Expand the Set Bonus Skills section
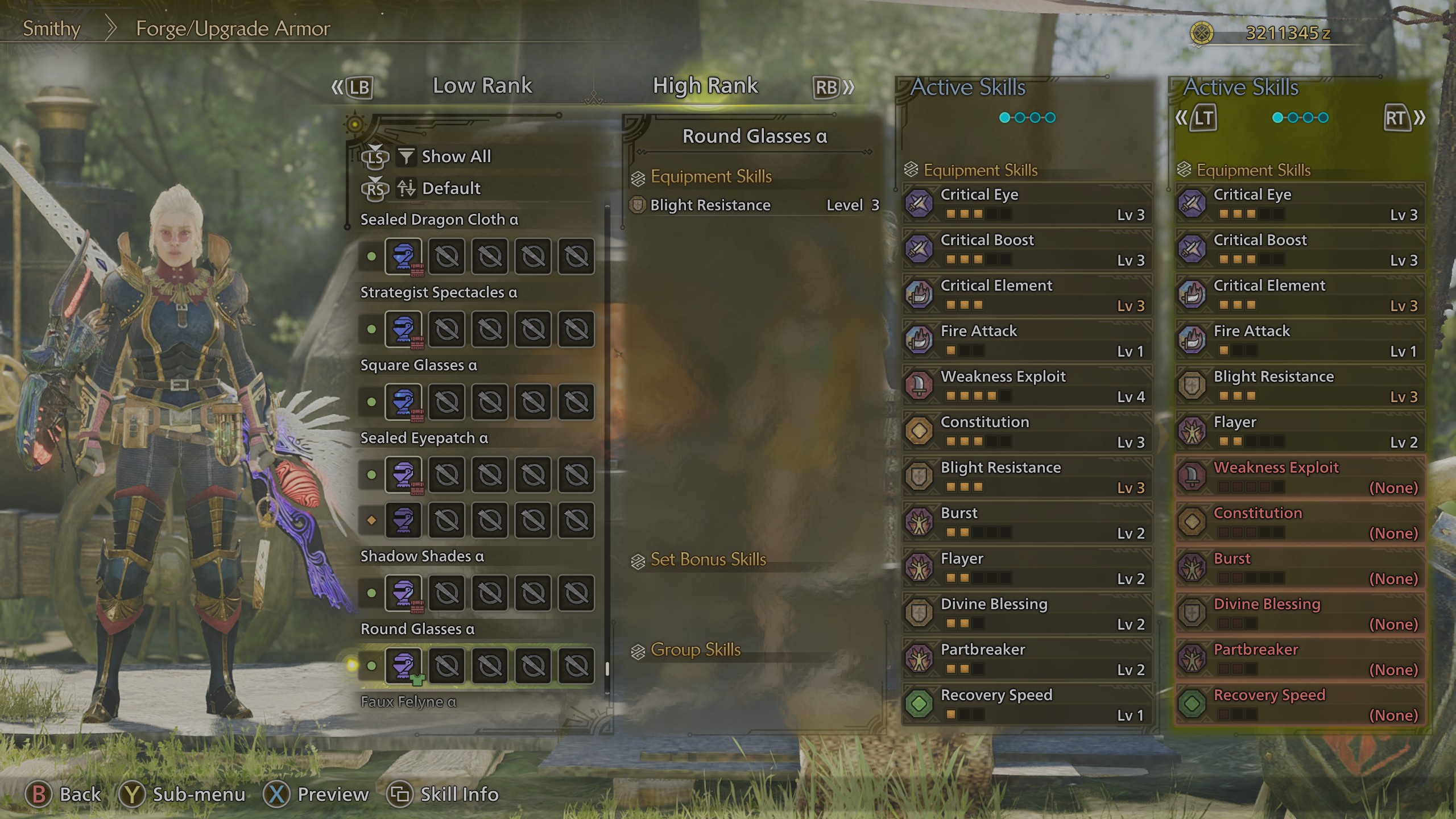The image size is (1456, 819). [707, 560]
